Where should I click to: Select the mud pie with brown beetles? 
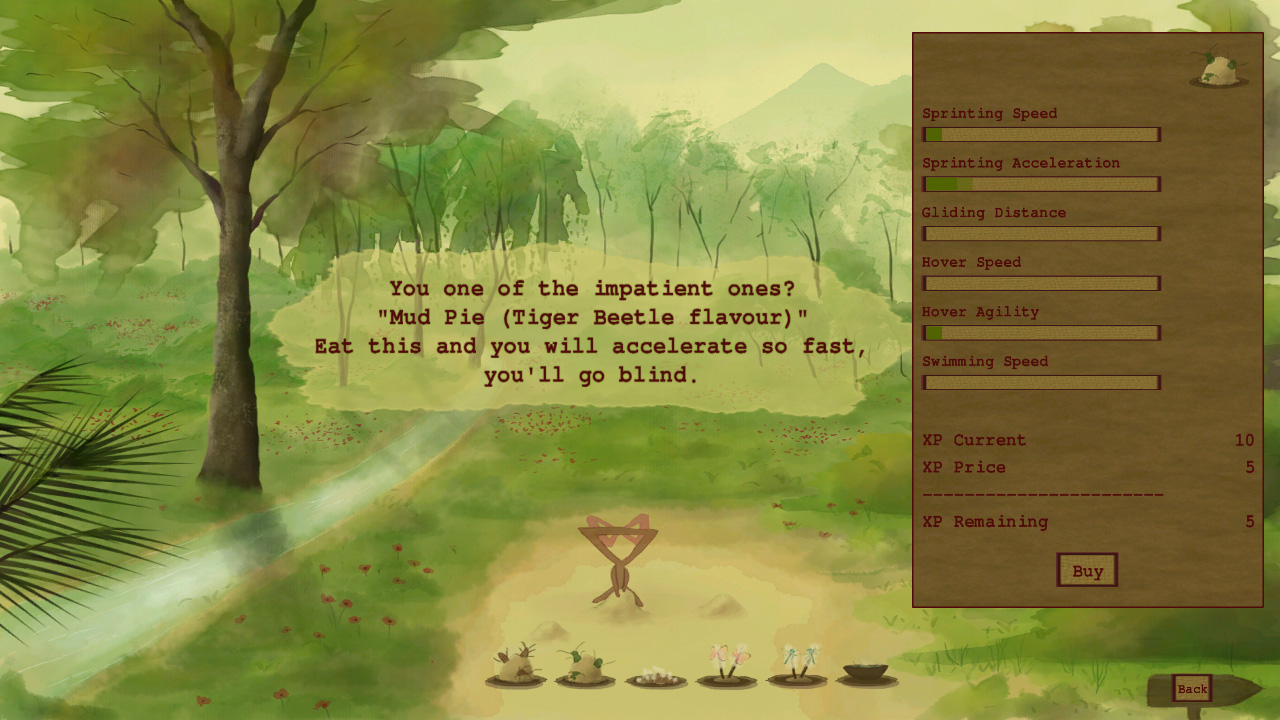tap(516, 667)
